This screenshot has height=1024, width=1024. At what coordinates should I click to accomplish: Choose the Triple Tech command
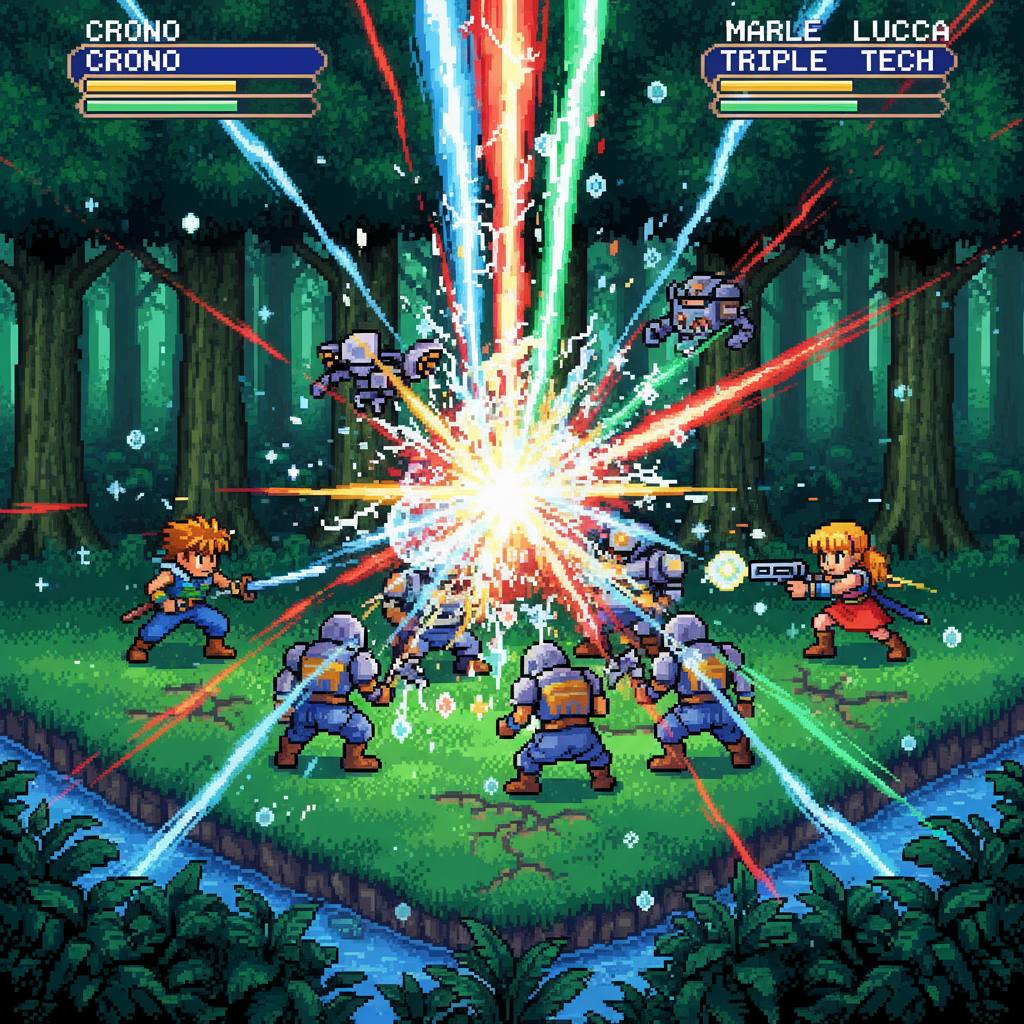click(827, 61)
